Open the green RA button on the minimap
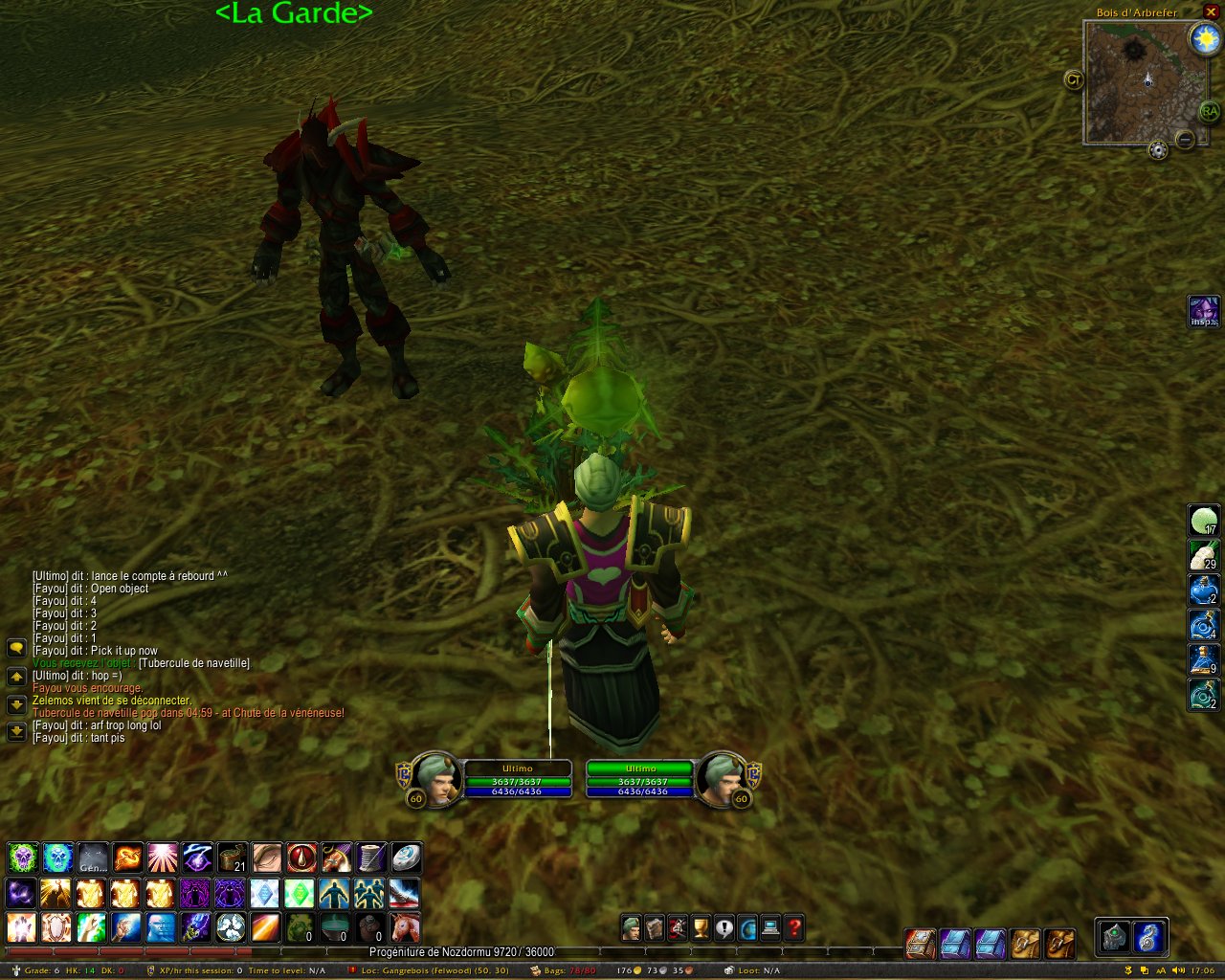 (x=1210, y=112)
